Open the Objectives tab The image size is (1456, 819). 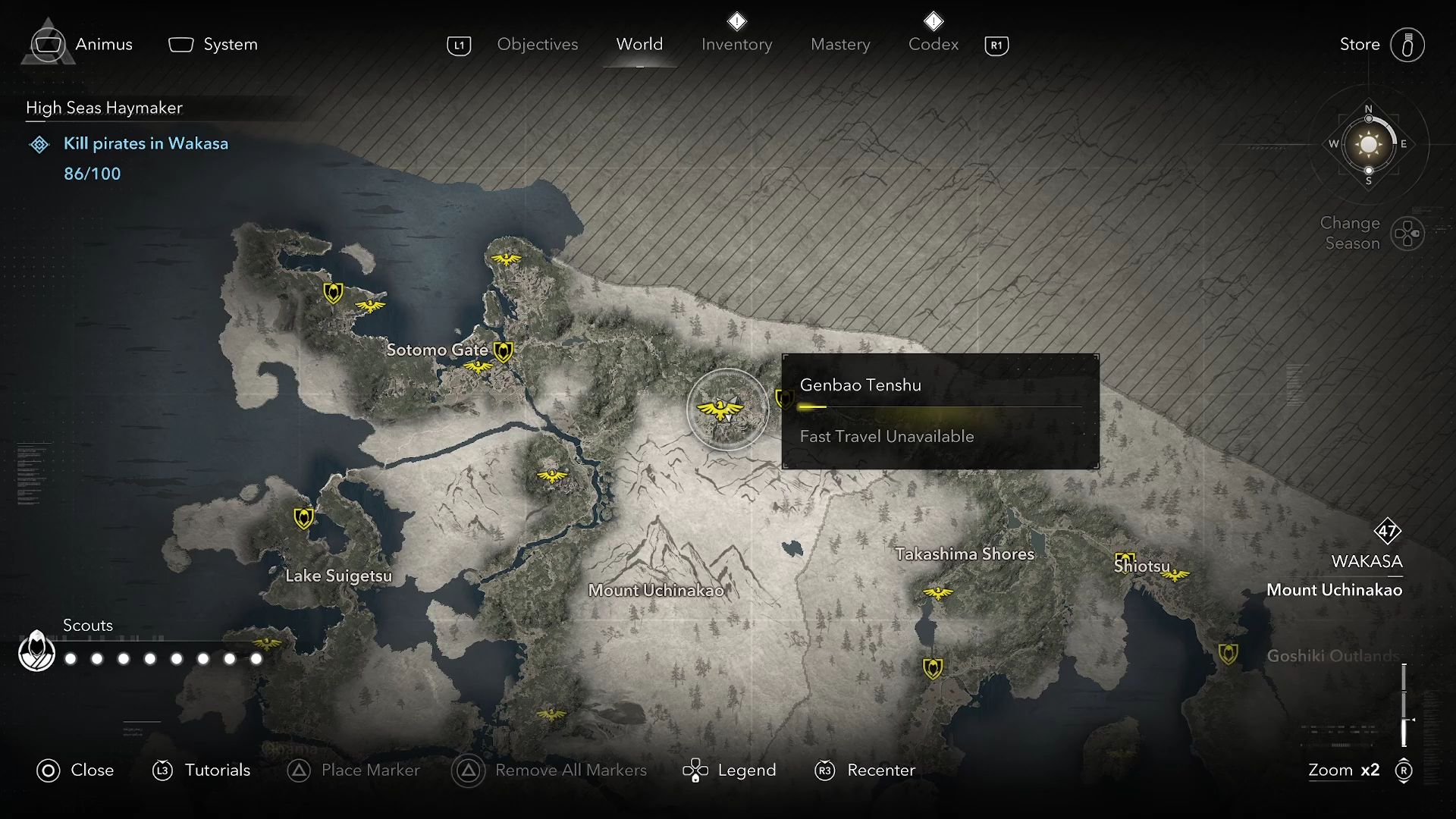537,45
